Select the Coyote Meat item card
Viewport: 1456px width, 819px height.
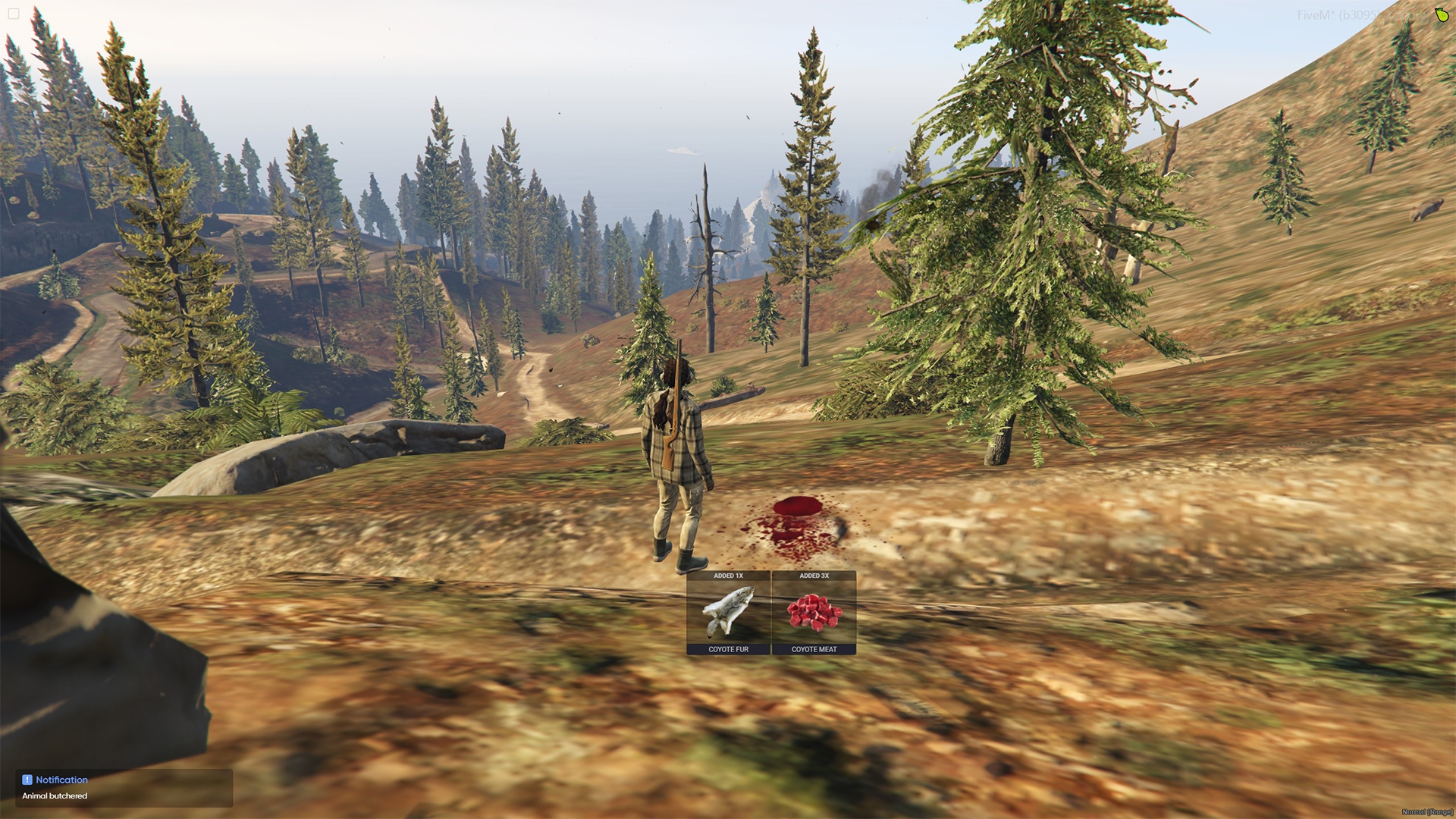pos(814,613)
